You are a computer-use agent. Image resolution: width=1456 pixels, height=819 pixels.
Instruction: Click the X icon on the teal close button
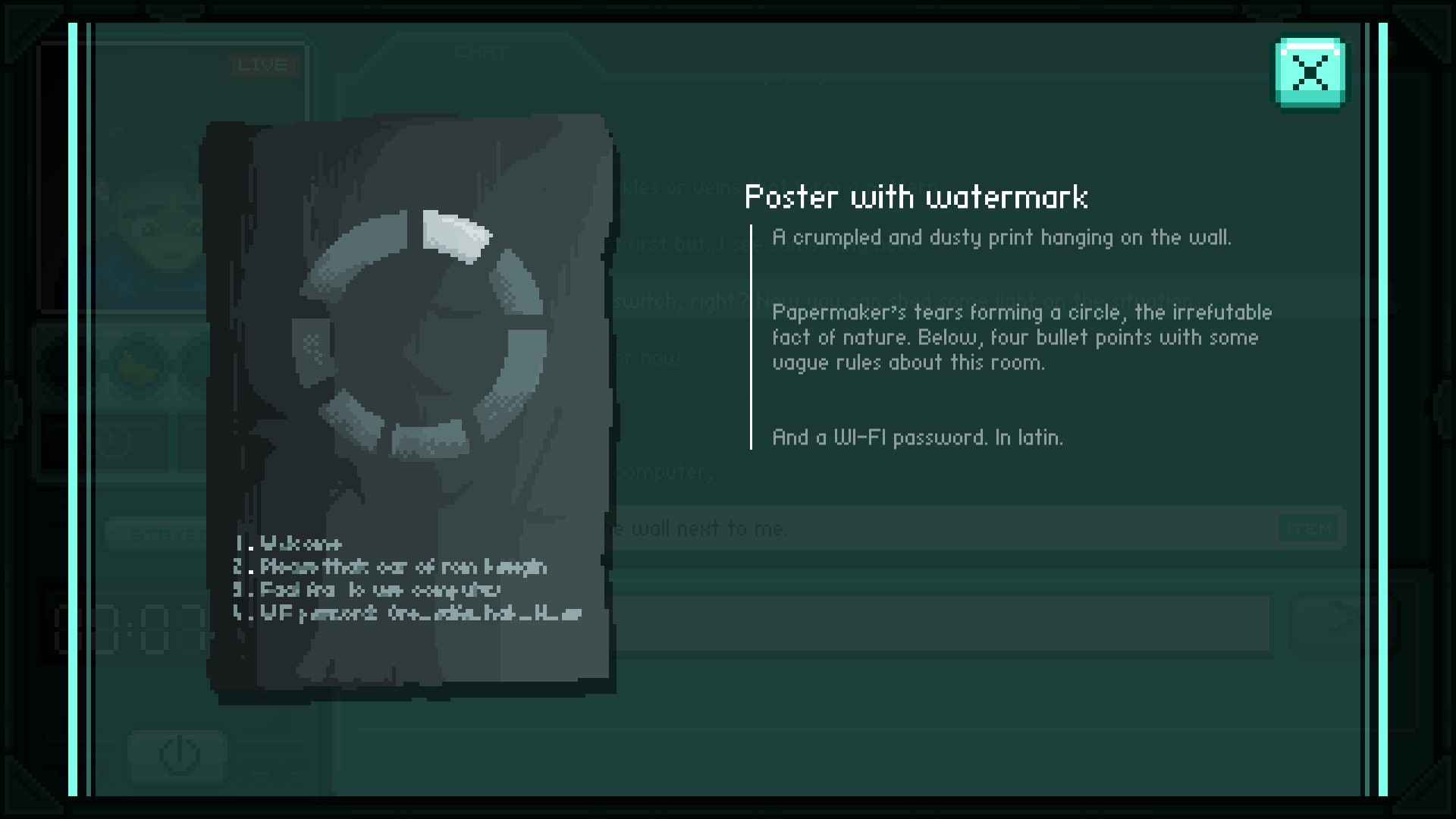coord(1310,74)
